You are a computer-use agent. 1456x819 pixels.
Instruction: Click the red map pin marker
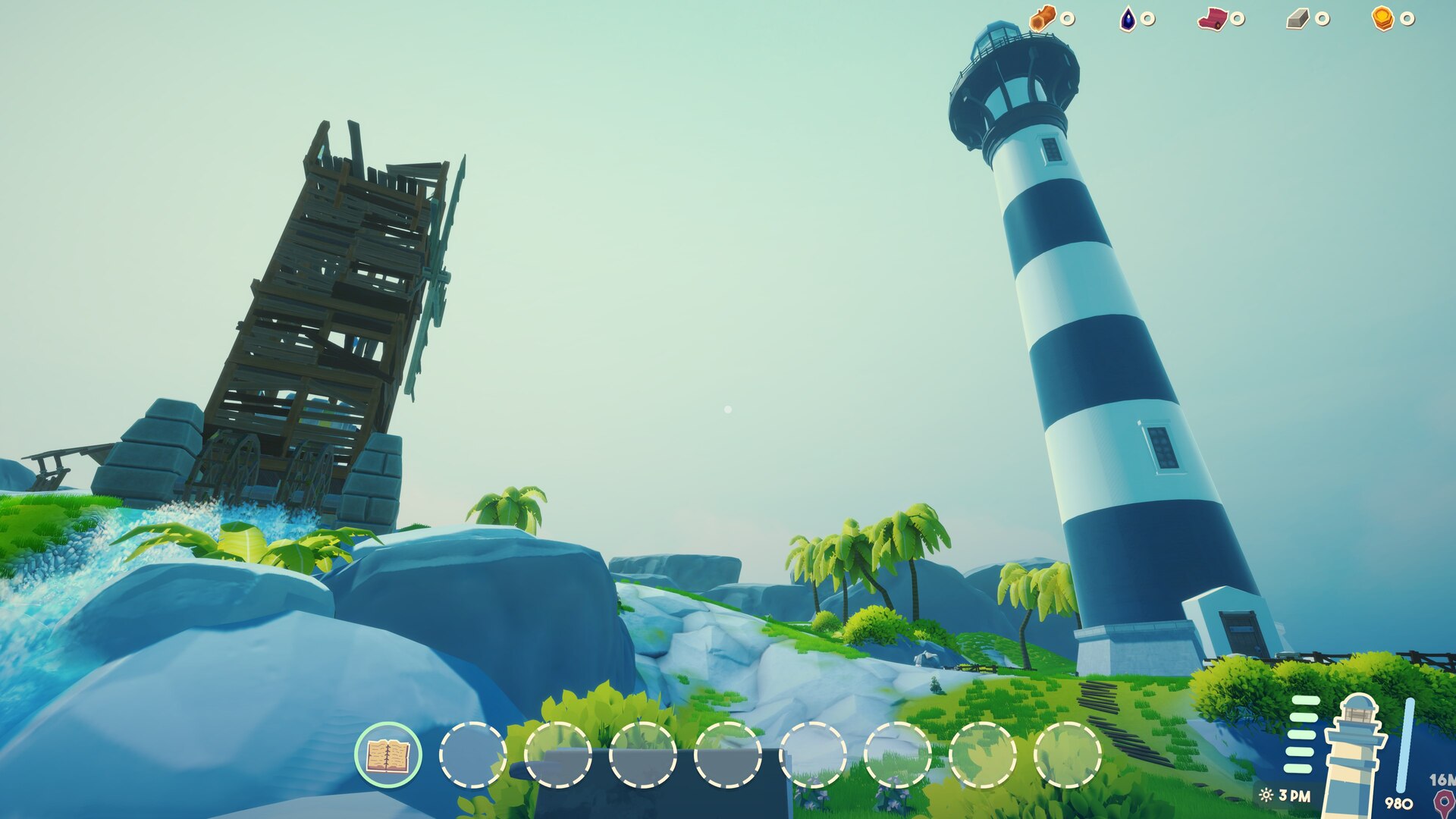click(x=1443, y=802)
